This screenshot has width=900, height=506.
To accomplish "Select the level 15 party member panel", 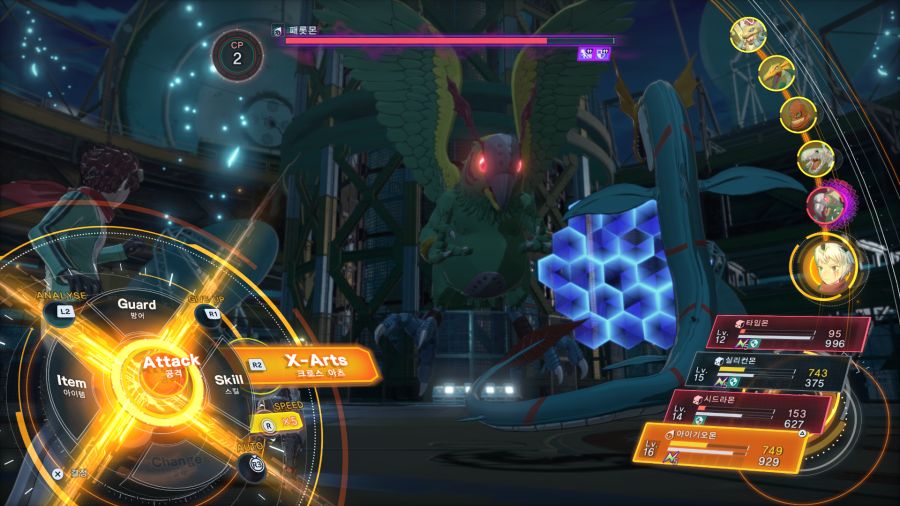I will [x=770, y=372].
